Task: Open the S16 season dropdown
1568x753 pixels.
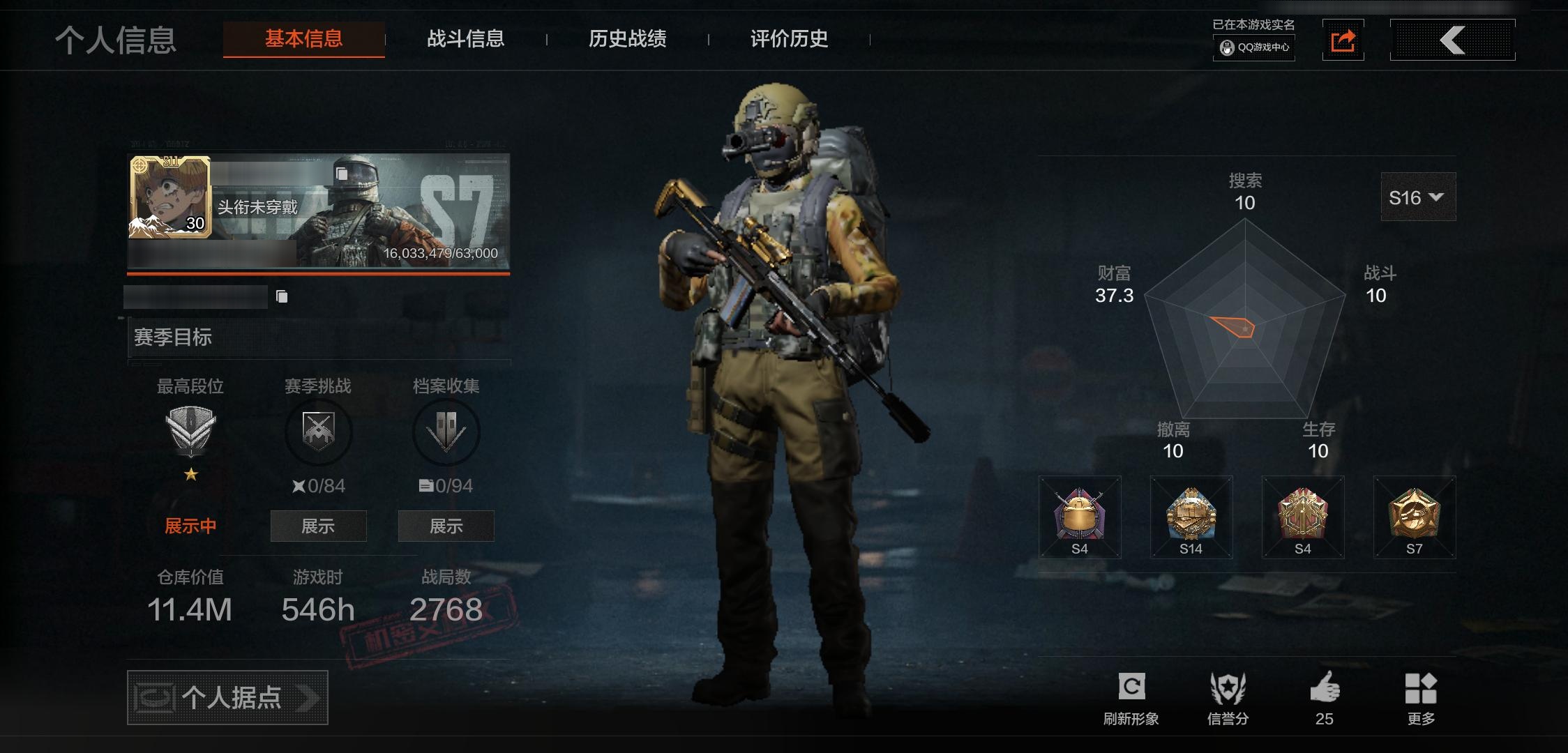Action: pyautogui.click(x=1418, y=197)
